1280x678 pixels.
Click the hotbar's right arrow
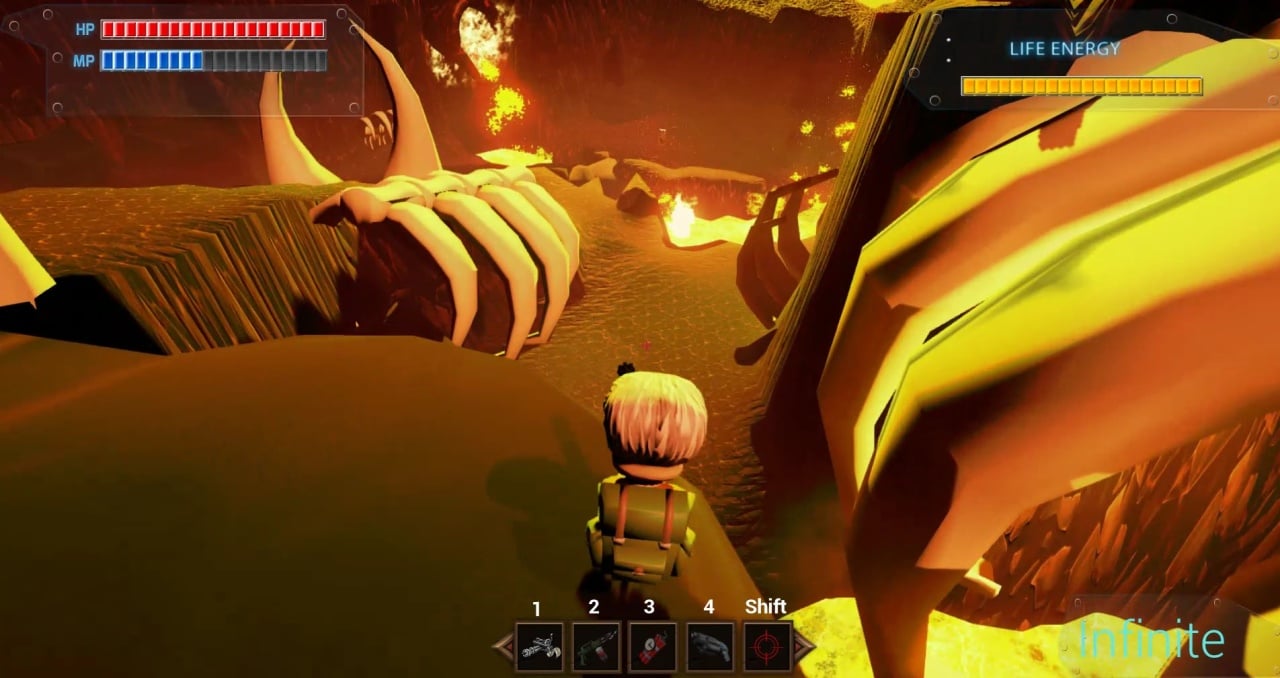click(803, 647)
